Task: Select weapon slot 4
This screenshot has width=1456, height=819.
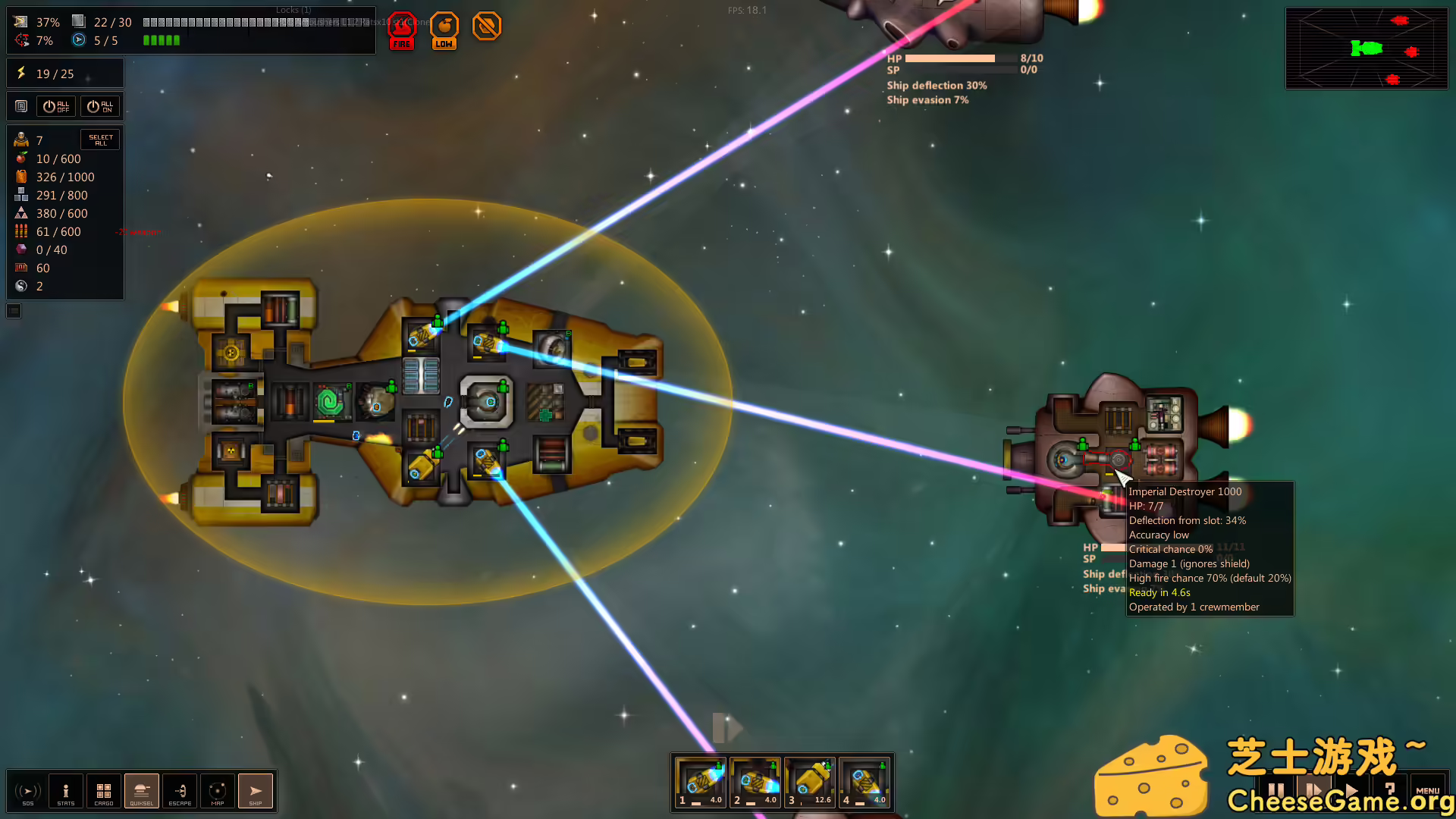Action: click(864, 783)
